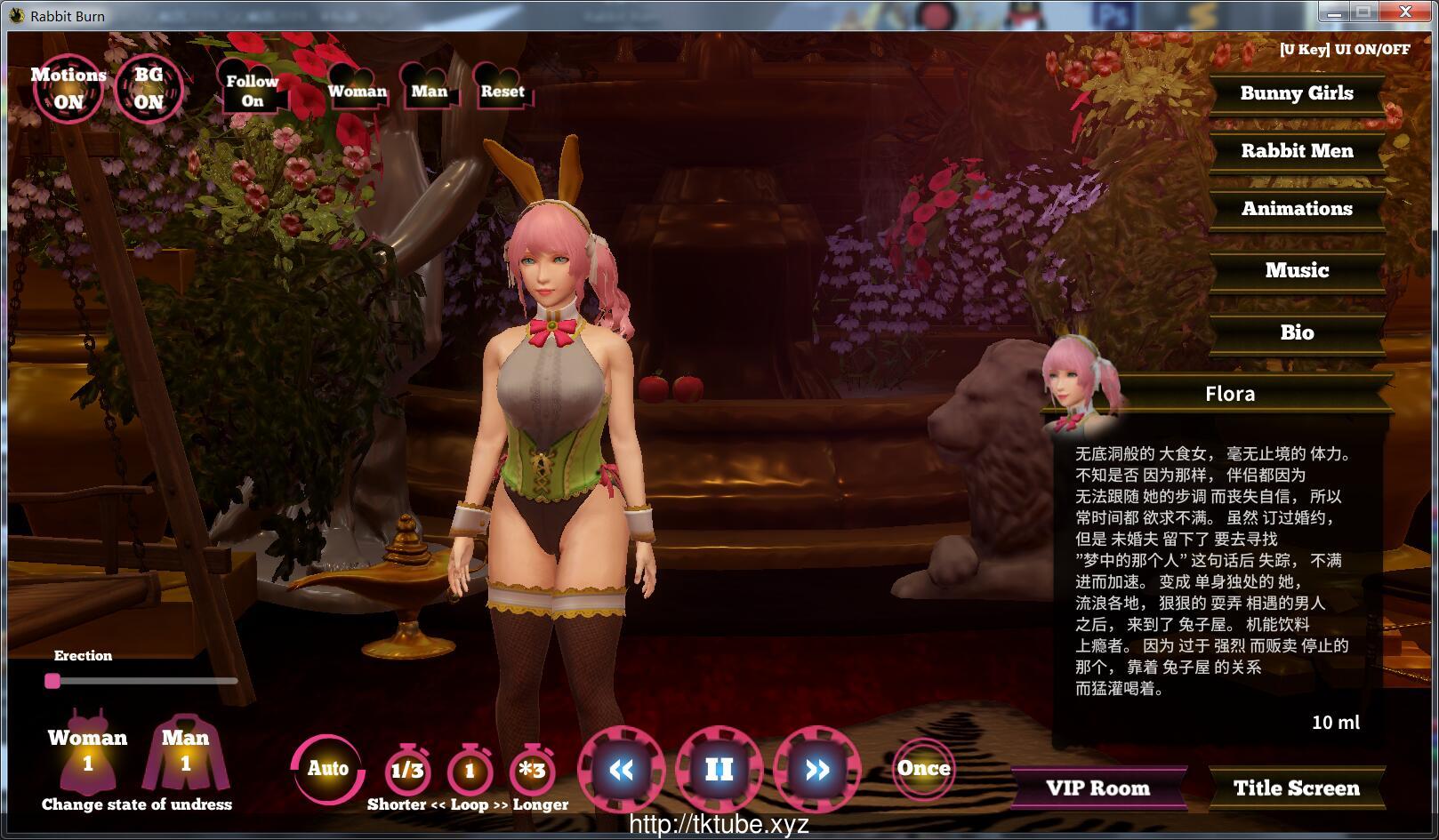This screenshot has height=840, width=1439.
Task: Select the 1/3 shorter loop timer icon
Action: [x=406, y=771]
